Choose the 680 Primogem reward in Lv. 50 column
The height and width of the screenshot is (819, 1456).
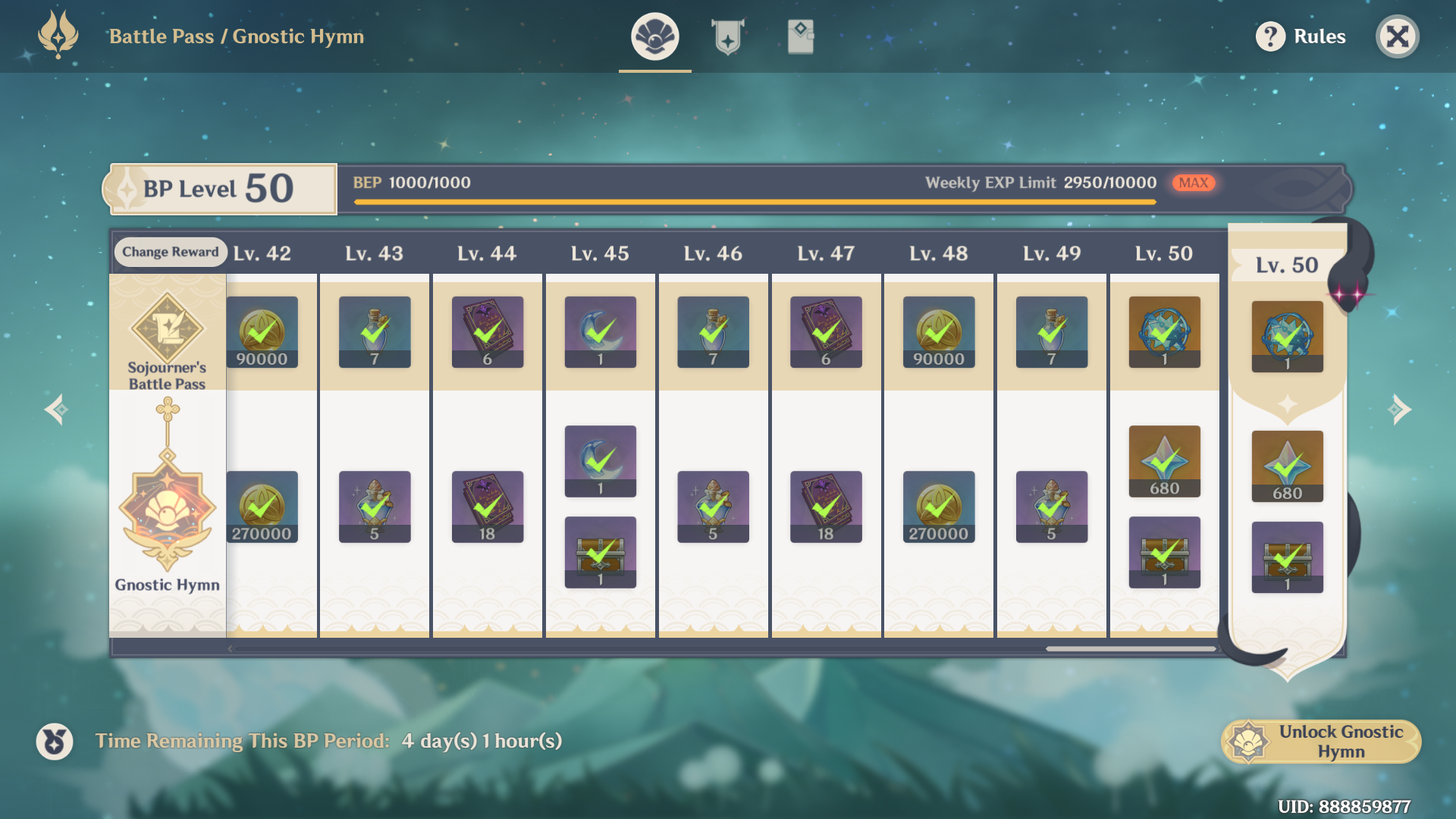click(x=1164, y=461)
